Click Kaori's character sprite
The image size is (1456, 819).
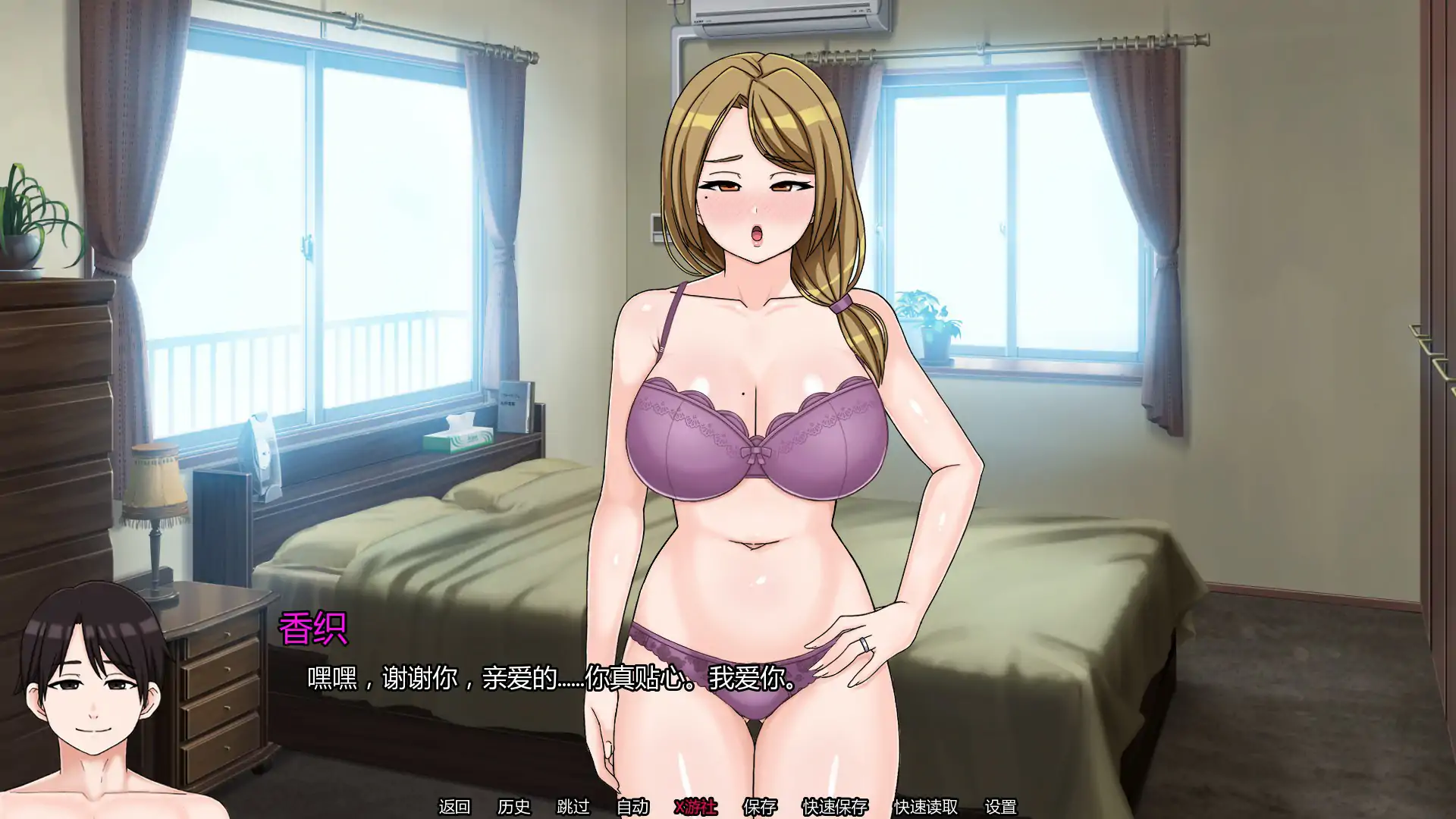point(758,379)
